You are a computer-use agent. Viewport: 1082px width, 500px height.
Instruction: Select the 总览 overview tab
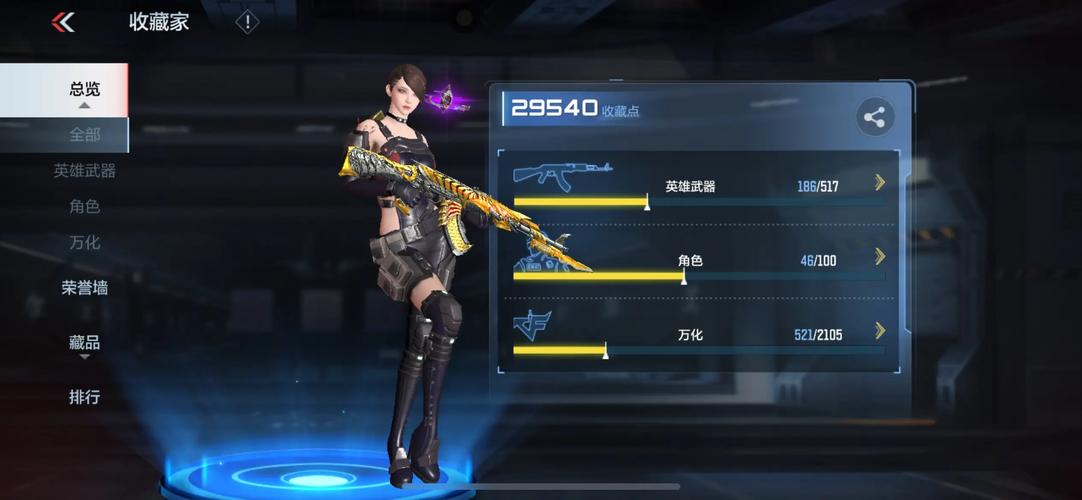(x=84, y=89)
